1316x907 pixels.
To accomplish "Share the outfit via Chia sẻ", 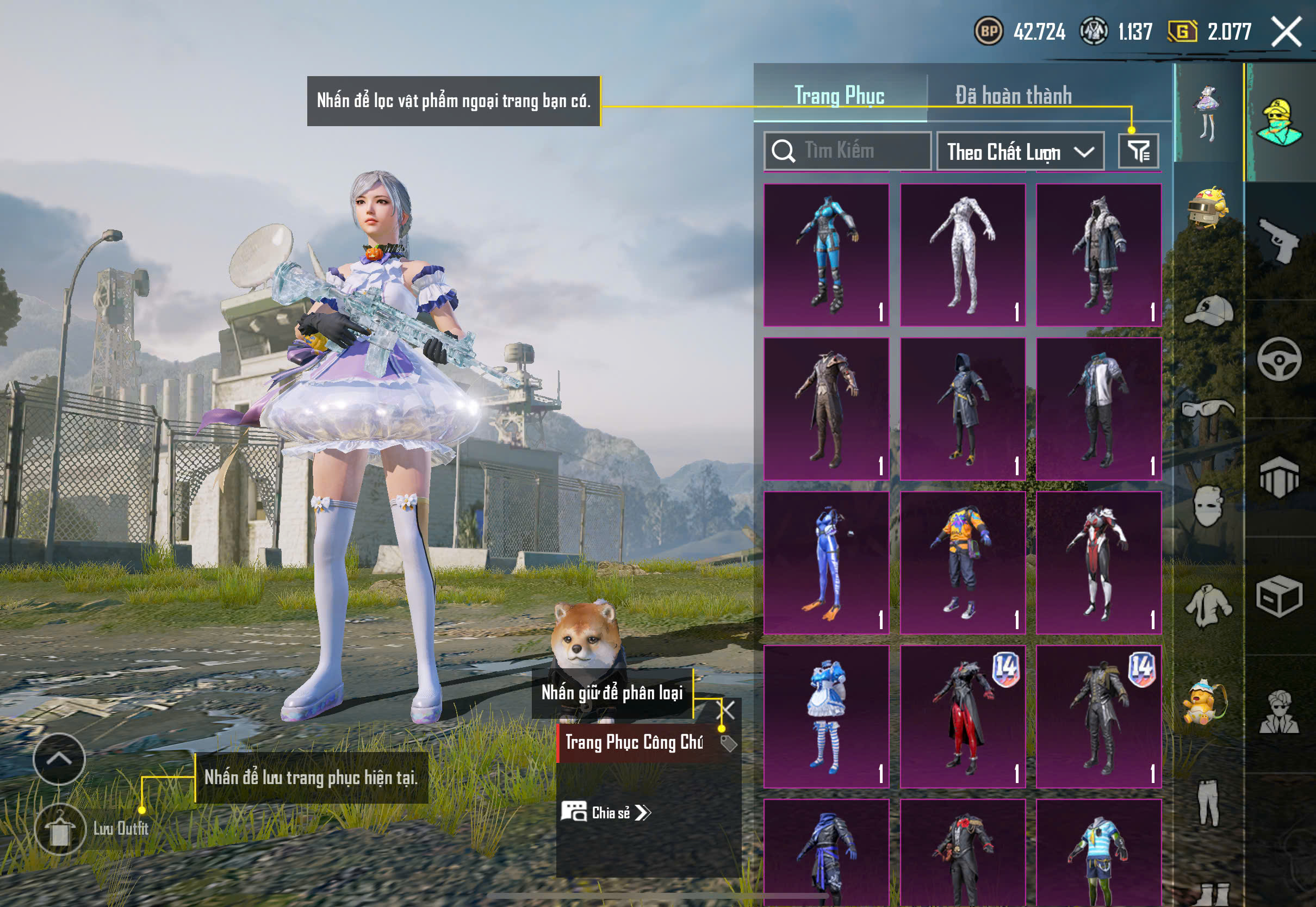I will (606, 812).
